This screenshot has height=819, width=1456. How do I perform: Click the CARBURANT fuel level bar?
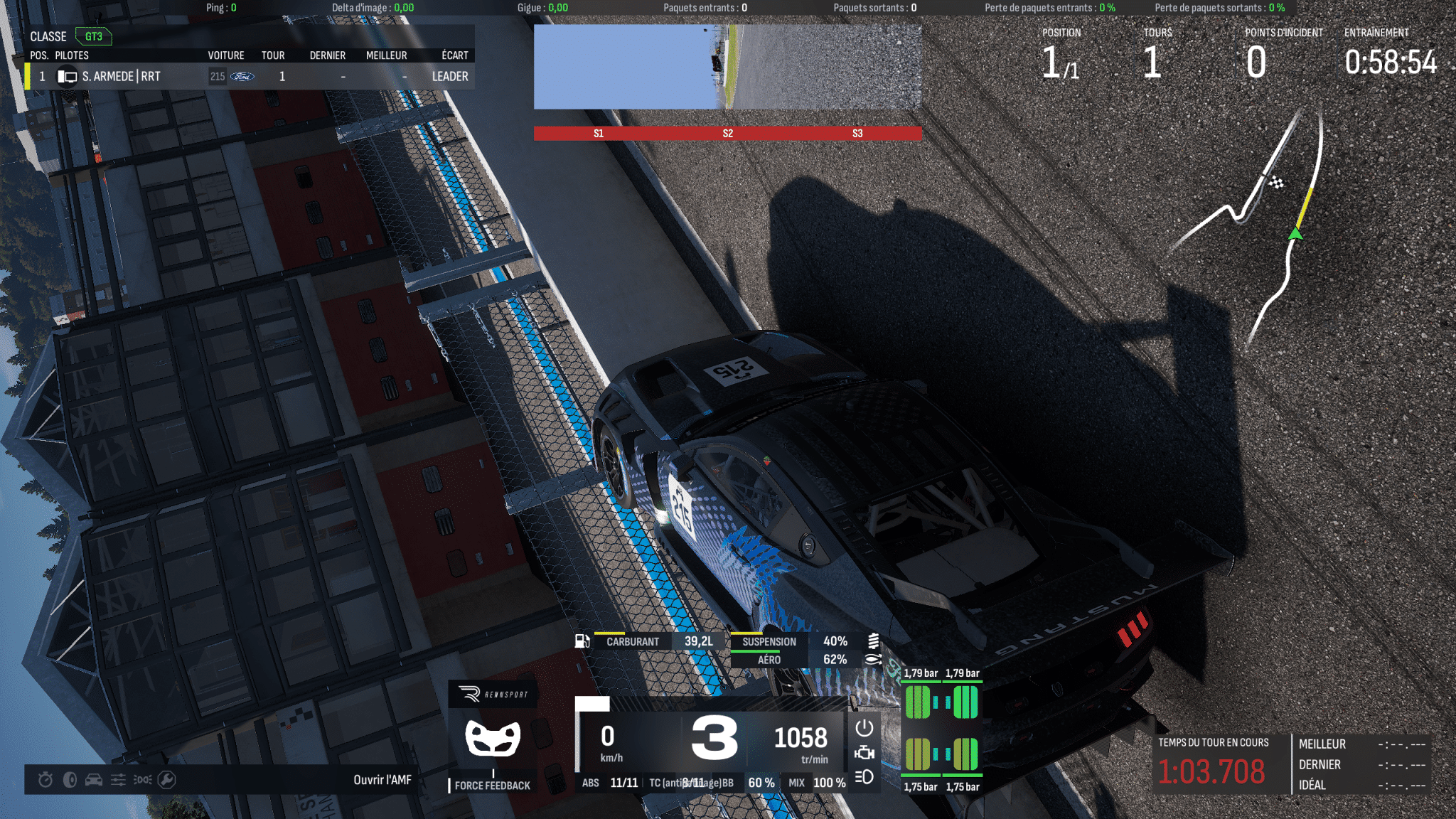click(x=633, y=641)
